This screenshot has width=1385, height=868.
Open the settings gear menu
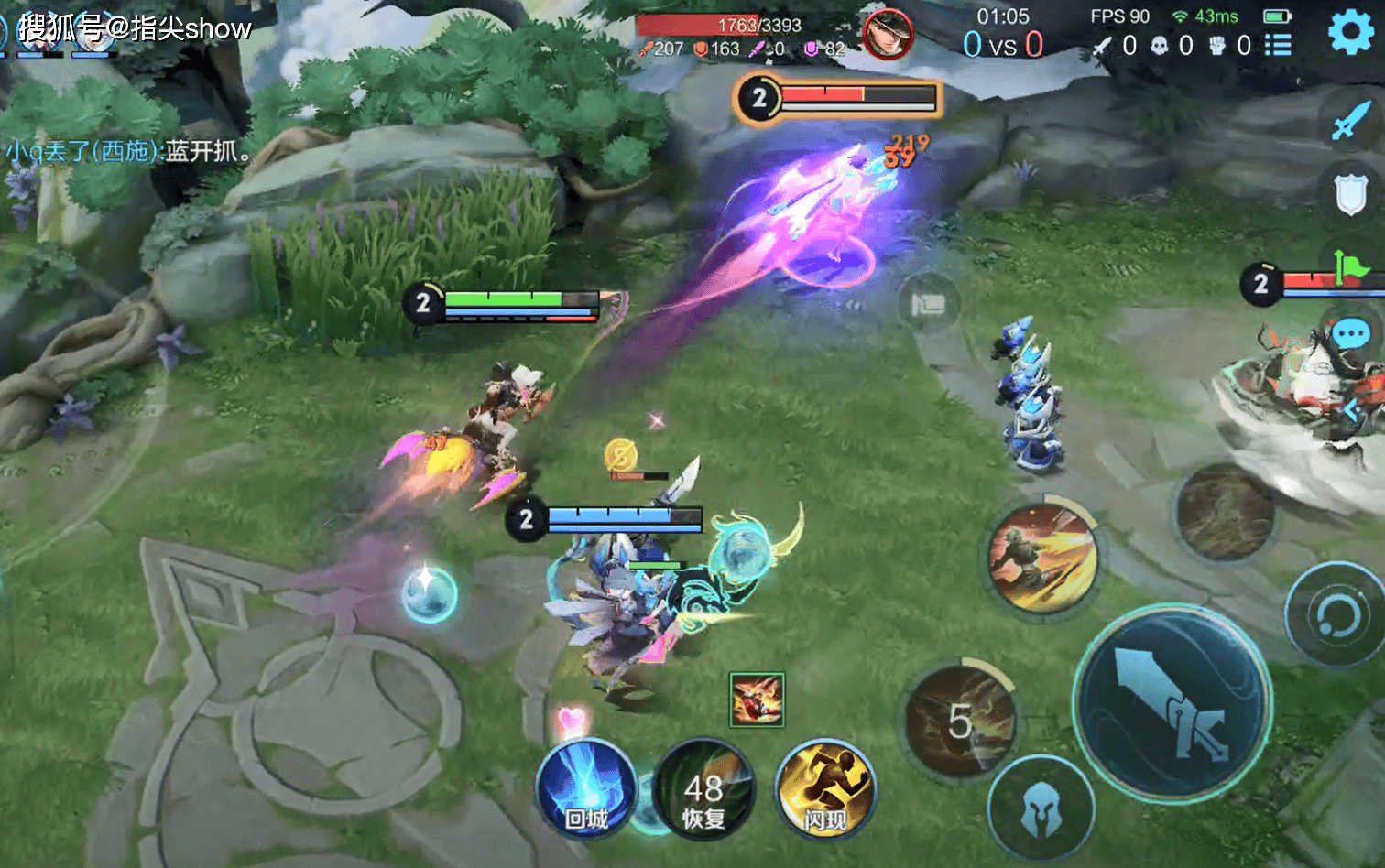pyautogui.click(x=1350, y=34)
